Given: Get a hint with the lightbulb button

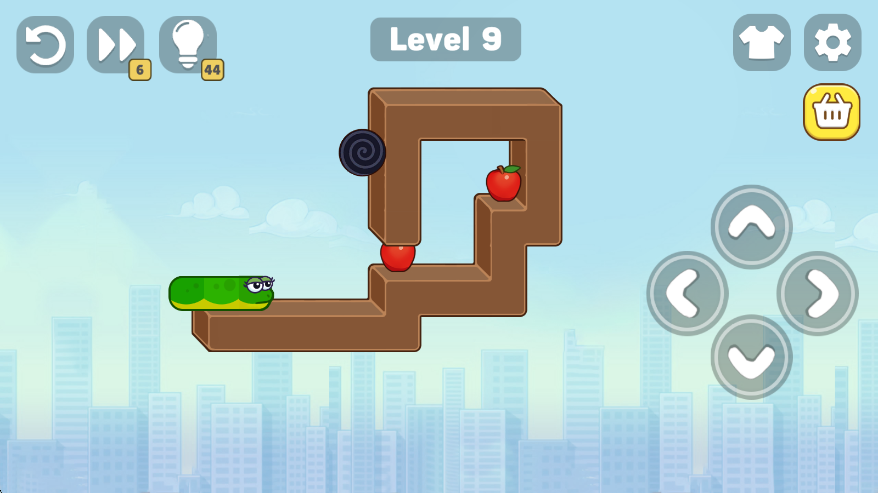Looking at the screenshot, I should [187, 44].
